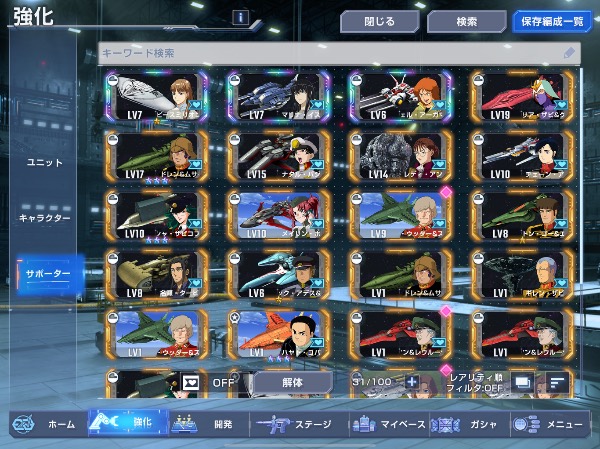The height and width of the screenshot is (449, 600).
Task: Open the 検索 search button
Action: pos(466,21)
